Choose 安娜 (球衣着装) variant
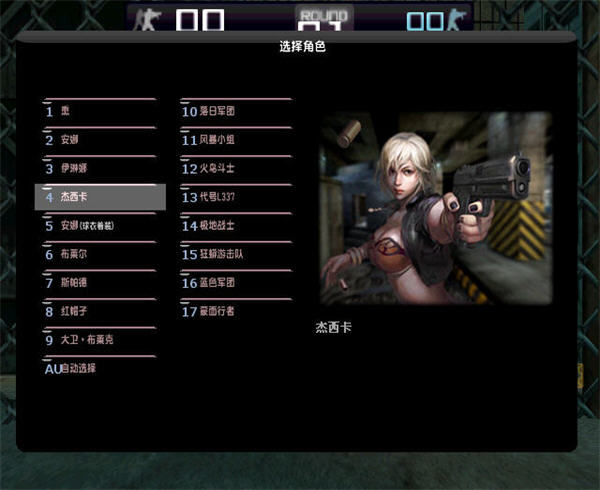This screenshot has height=490, width=600. click(x=98, y=226)
